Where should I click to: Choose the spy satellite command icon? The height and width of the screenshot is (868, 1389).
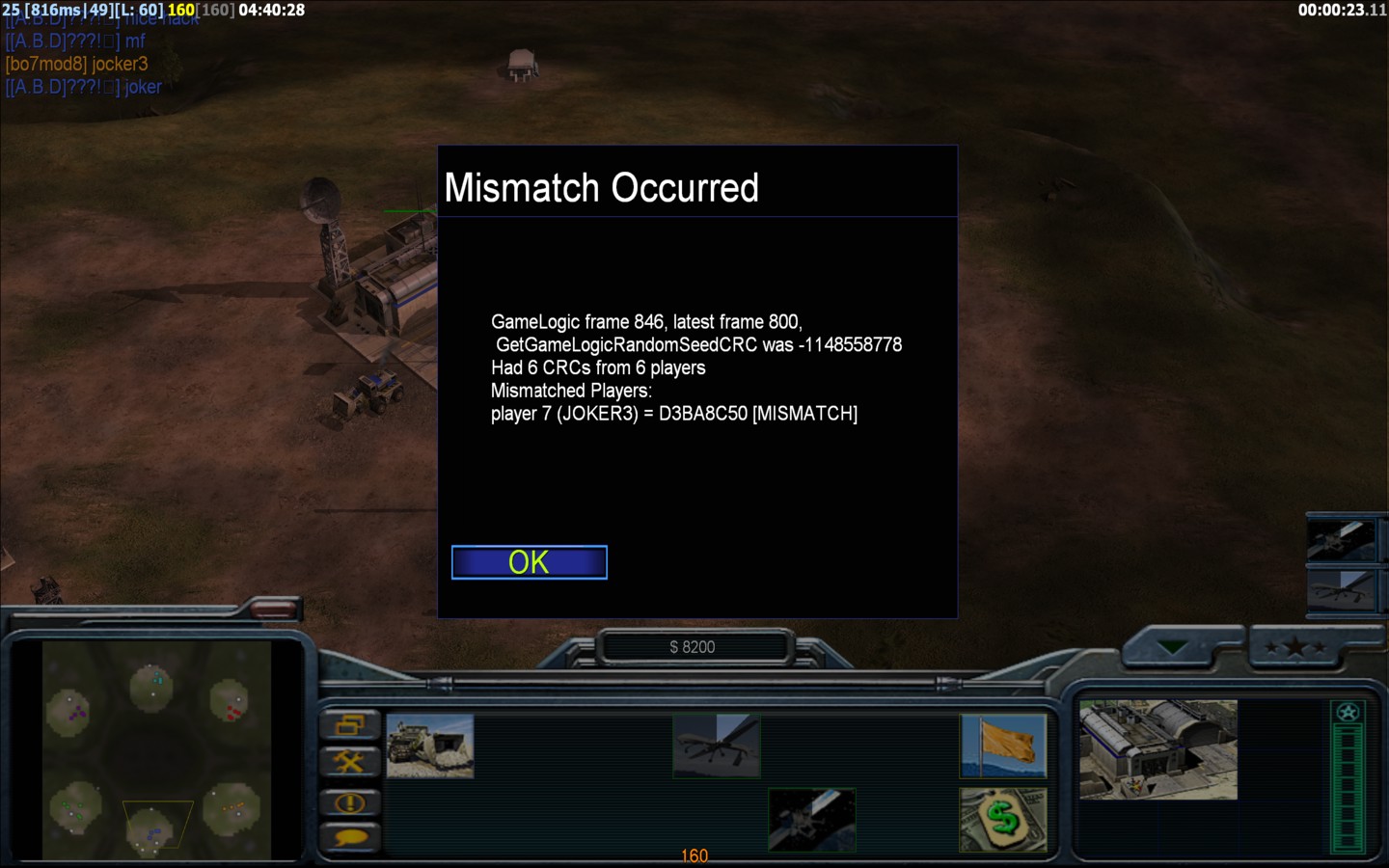pos(812,820)
